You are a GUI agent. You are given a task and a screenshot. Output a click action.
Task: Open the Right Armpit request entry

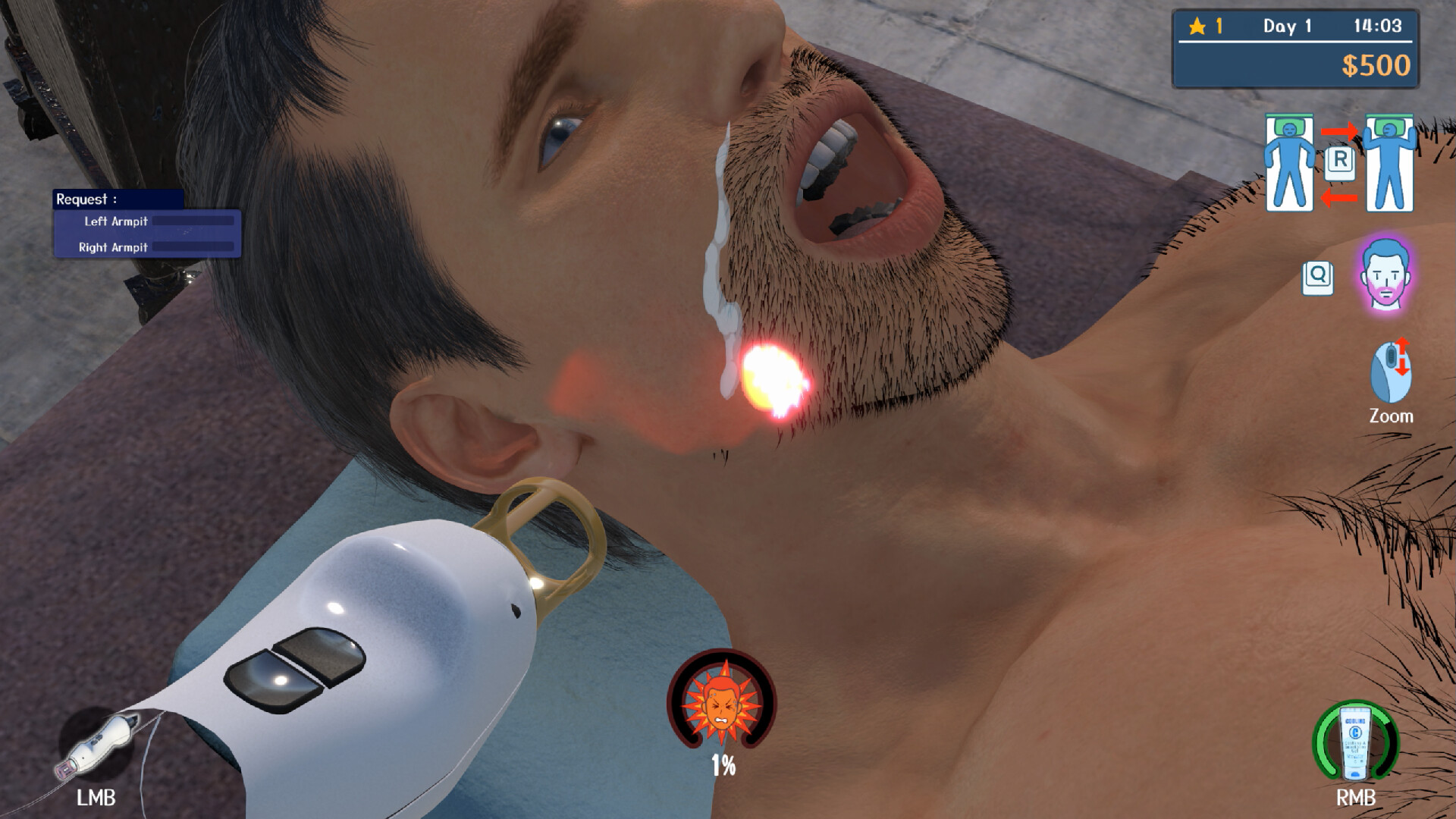pyautogui.click(x=112, y=247)
